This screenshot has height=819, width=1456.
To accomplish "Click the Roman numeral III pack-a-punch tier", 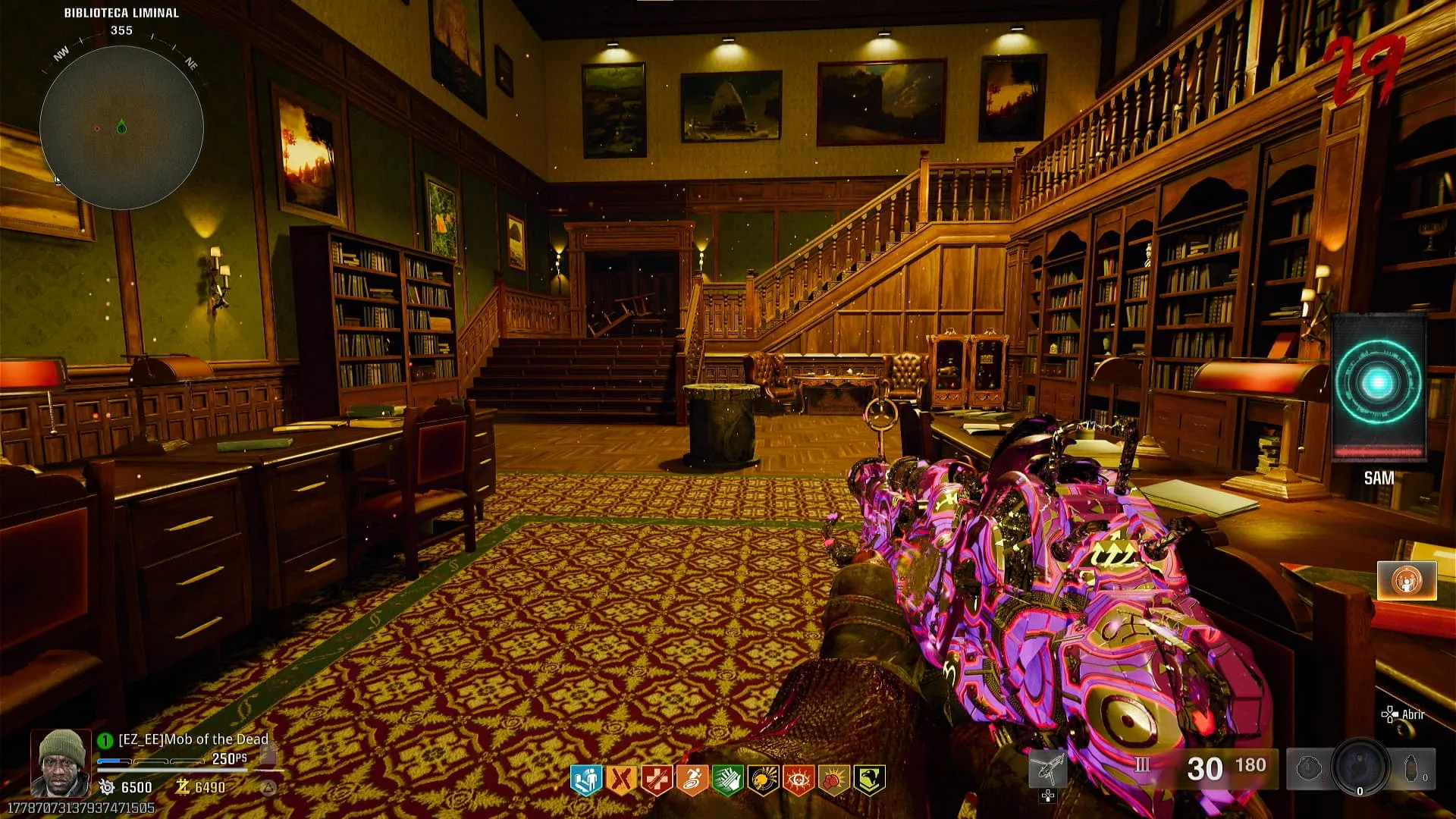I will tap(1142, 764).
